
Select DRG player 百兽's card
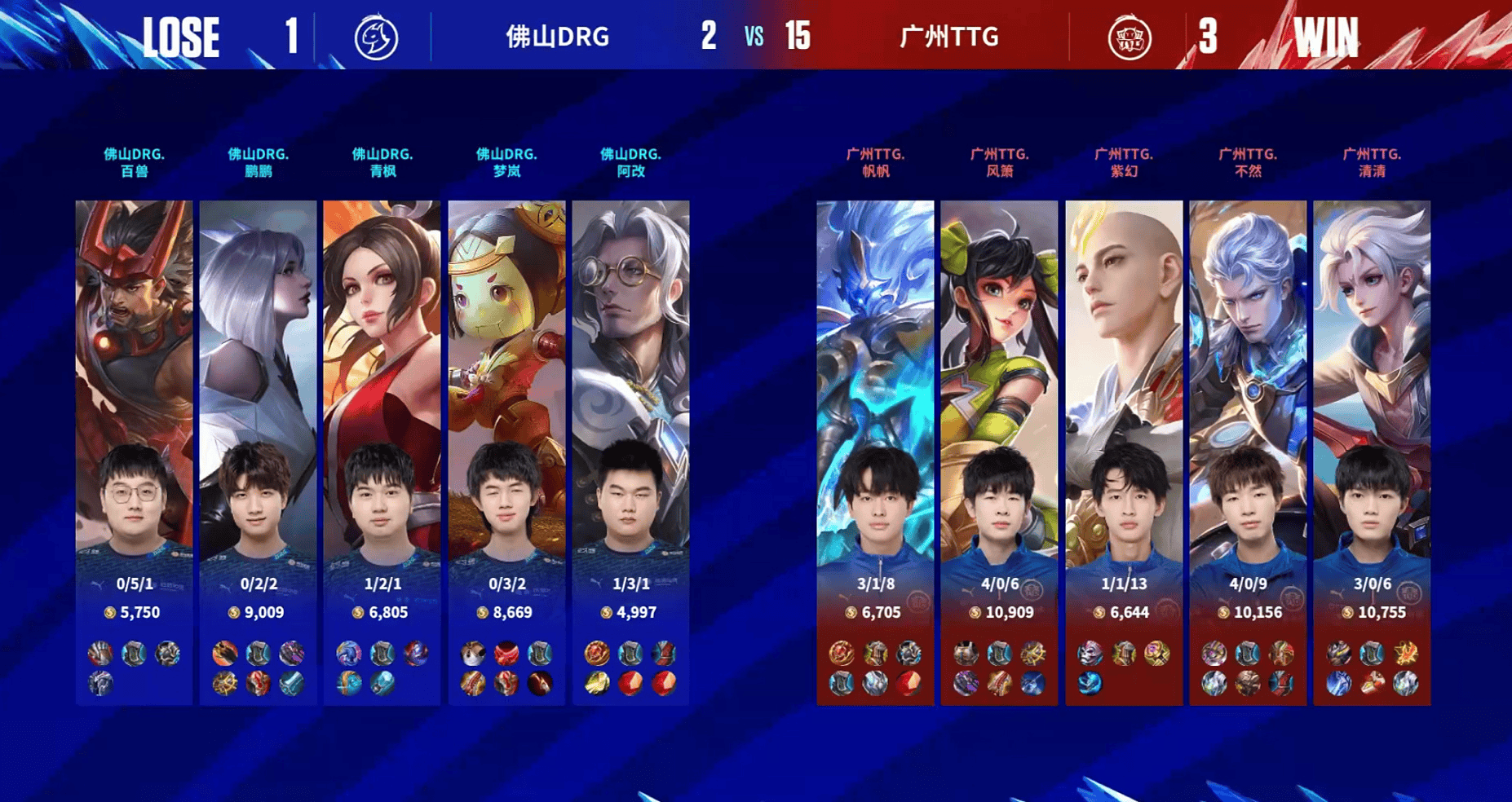(135, 452)
